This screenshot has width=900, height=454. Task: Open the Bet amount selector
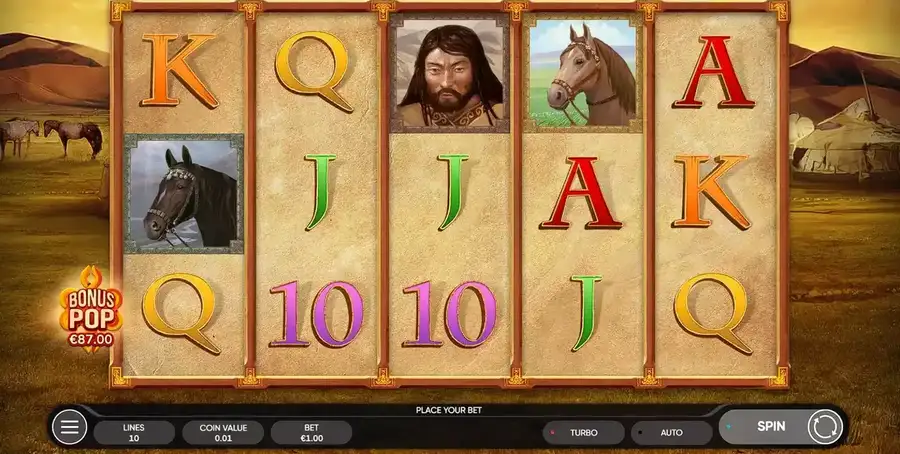[x=311, y=432]
